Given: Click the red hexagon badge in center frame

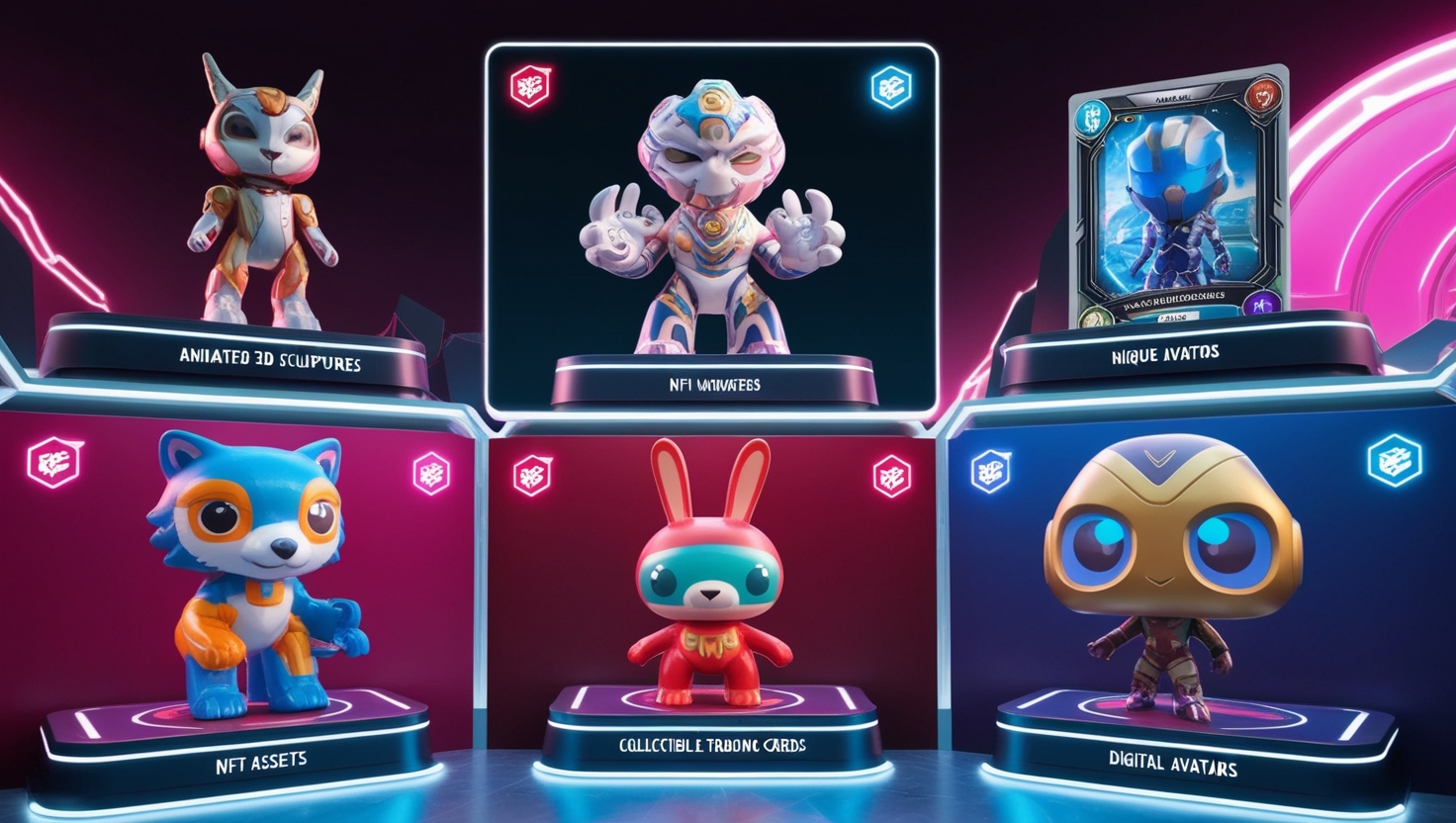Looking at the screenshot, I should tap(531, 87).
